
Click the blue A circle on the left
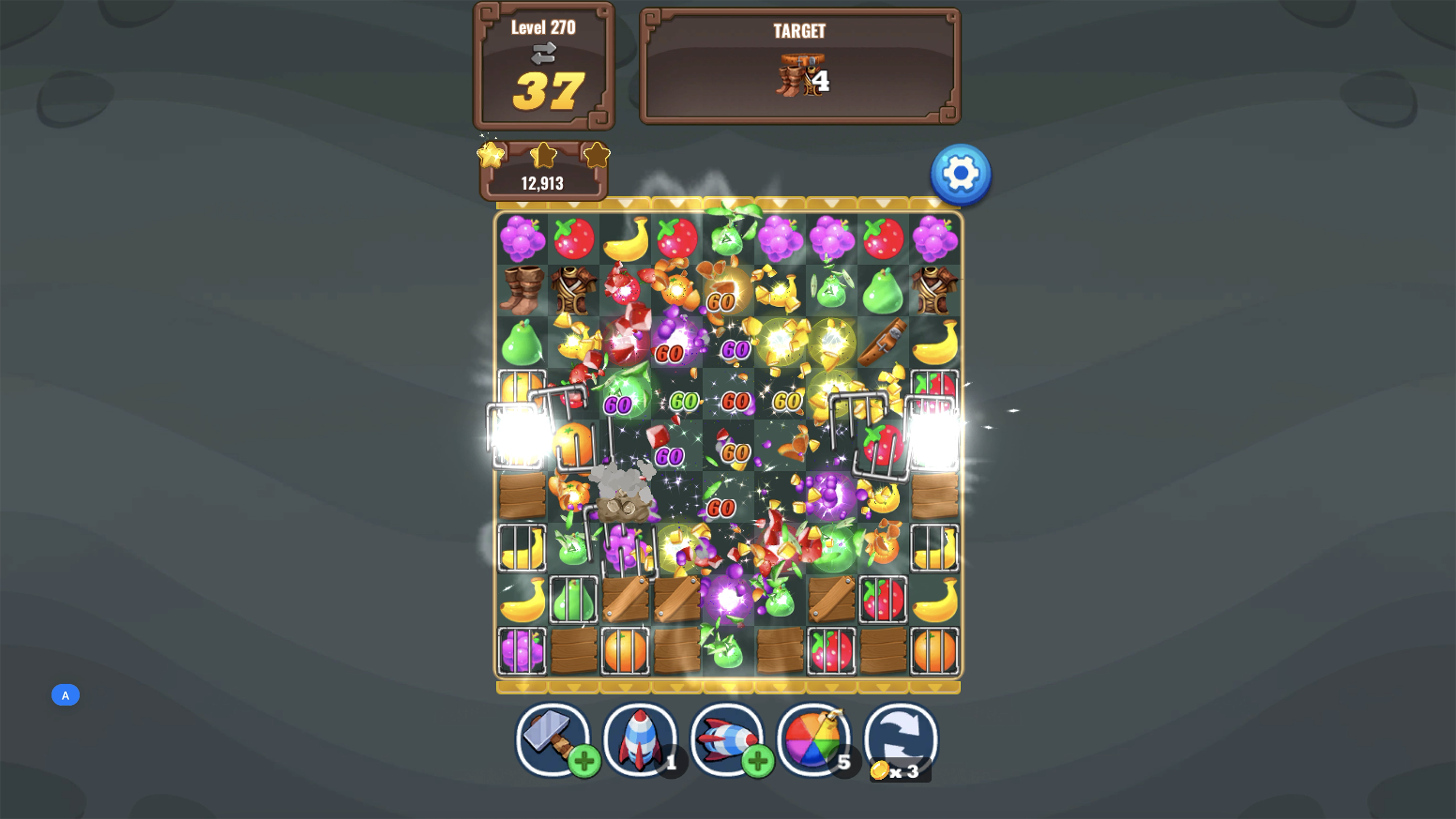point(65,695)
